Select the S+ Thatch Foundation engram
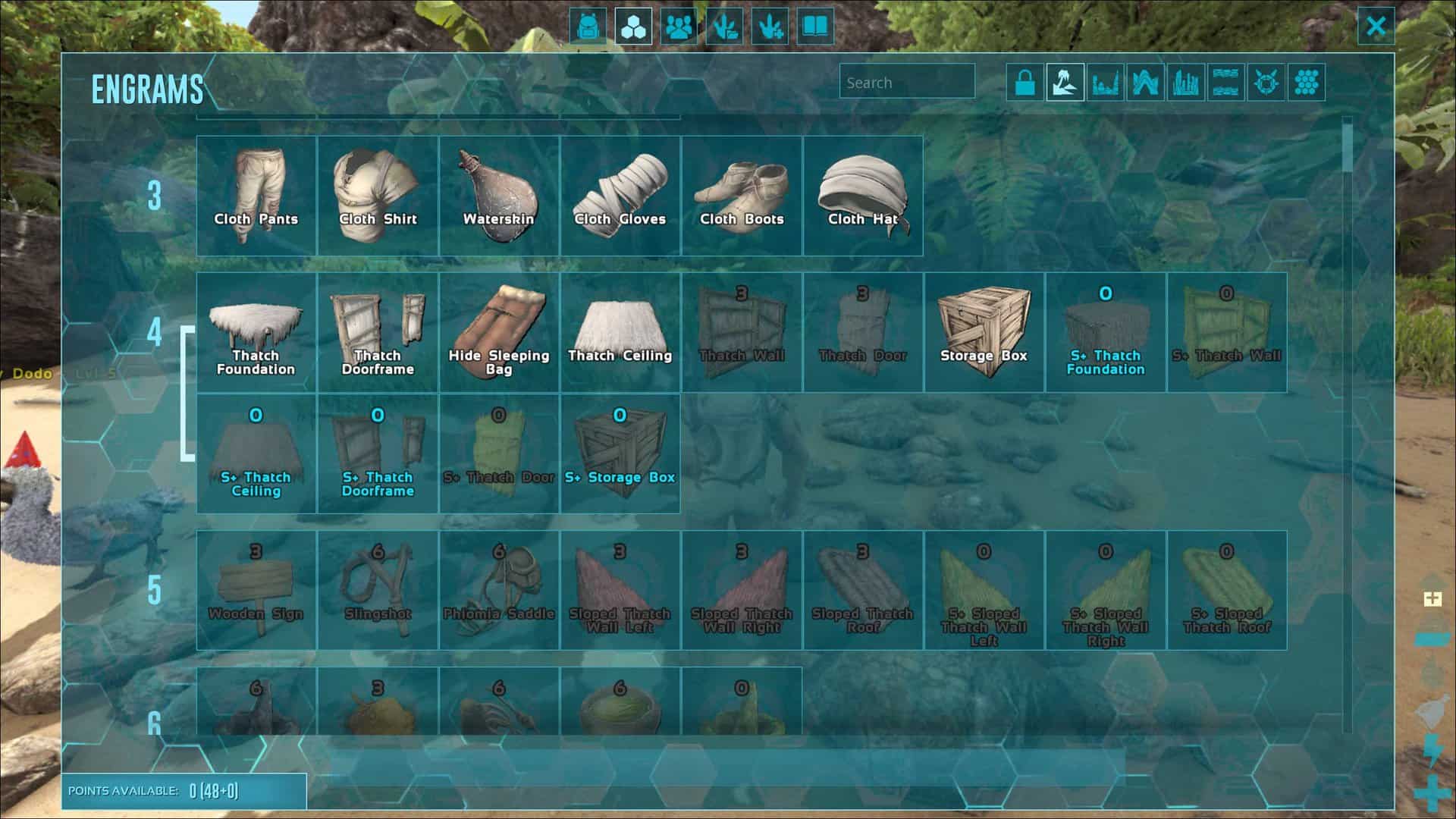The image size is (1456, 819). (1106, 330)
